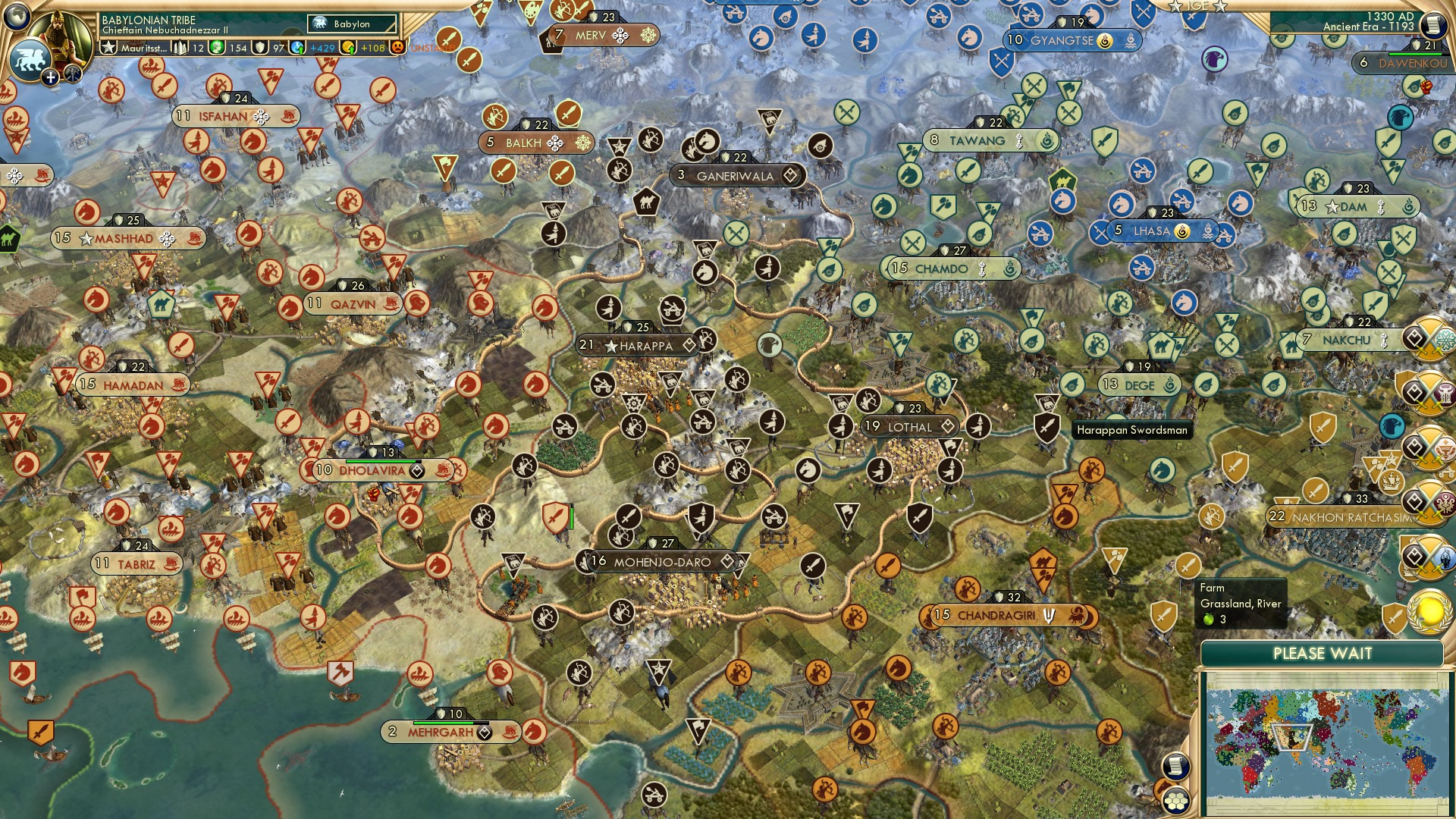Viewport: 1456px width, 819px height.
Task: Select the hammer production icon near the portrait
Action: click(x=180, y=48)
